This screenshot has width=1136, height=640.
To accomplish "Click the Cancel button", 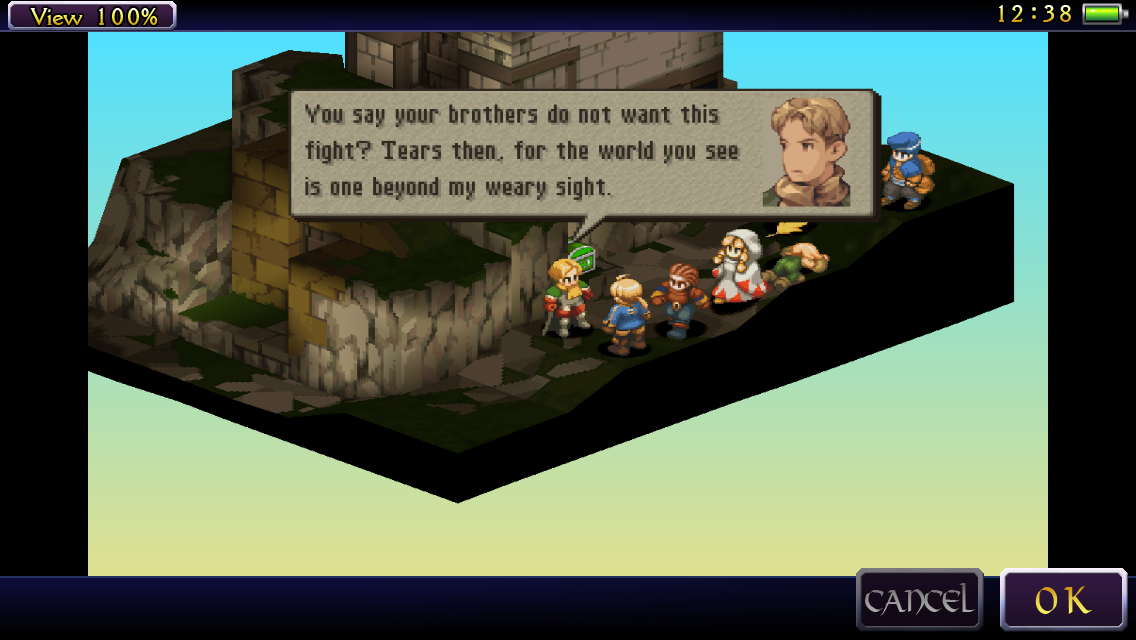I will (919, 600).
